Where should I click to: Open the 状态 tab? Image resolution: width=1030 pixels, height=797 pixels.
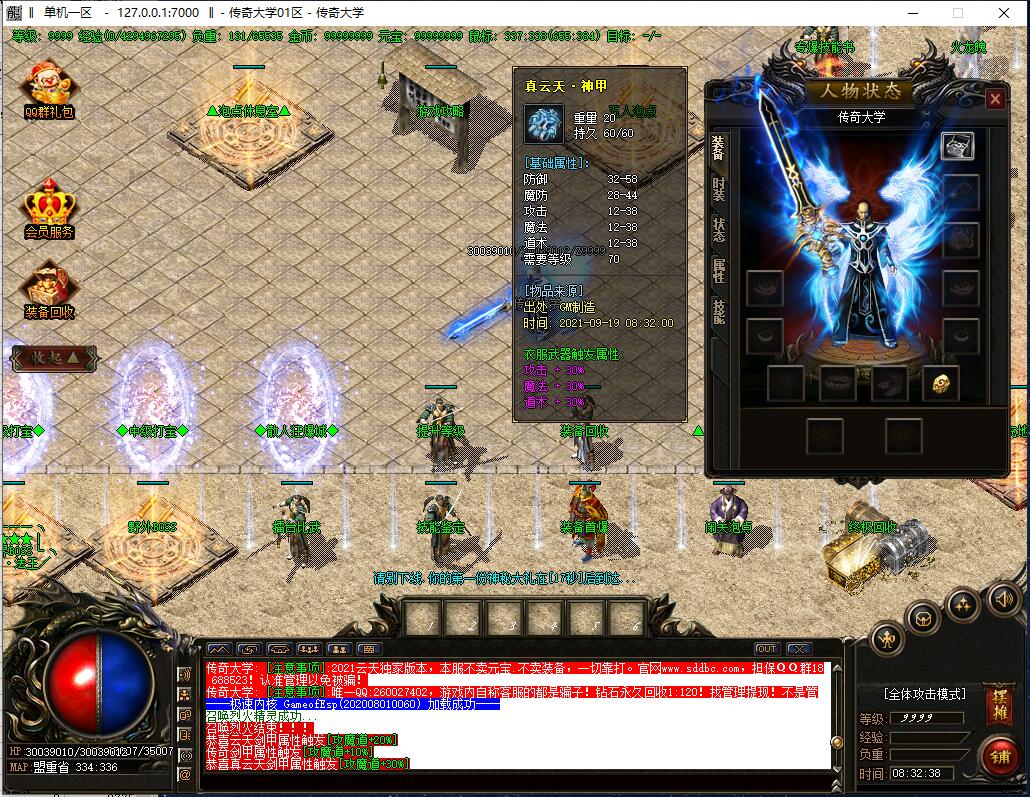[x=718, y=229]
